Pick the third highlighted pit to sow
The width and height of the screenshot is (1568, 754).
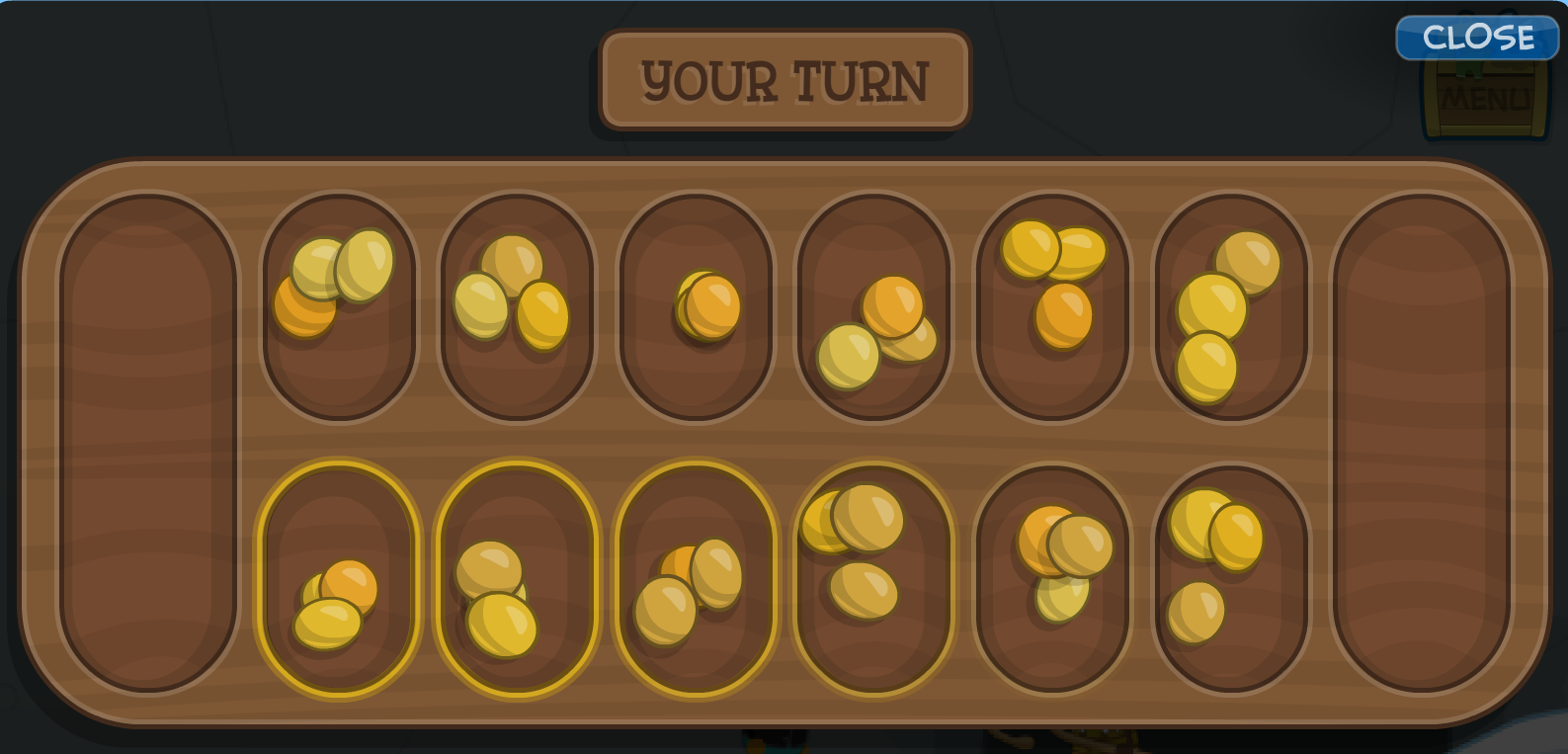click(x=696, y=578)
